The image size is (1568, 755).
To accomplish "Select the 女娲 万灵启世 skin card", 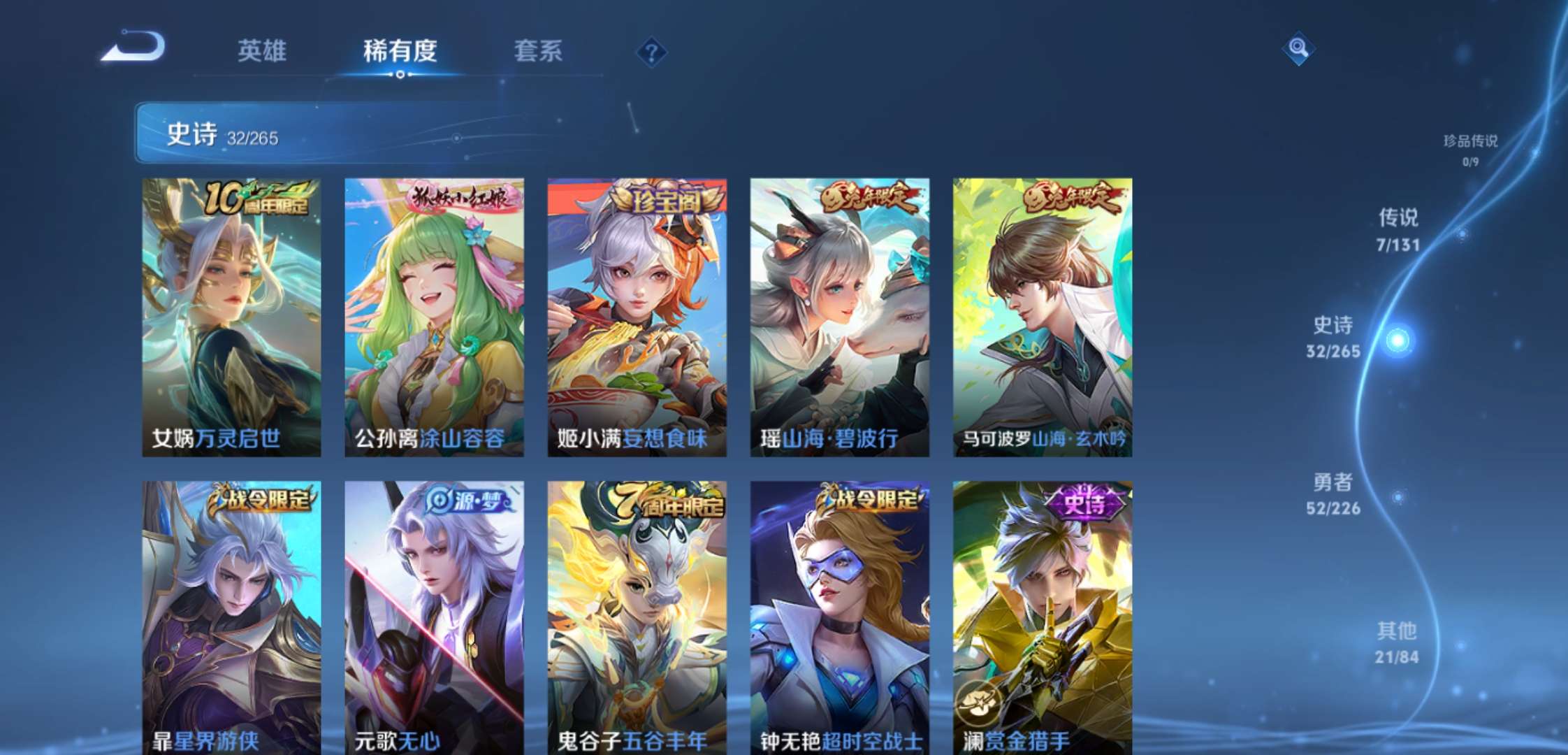I will click(x=231, y=317).
